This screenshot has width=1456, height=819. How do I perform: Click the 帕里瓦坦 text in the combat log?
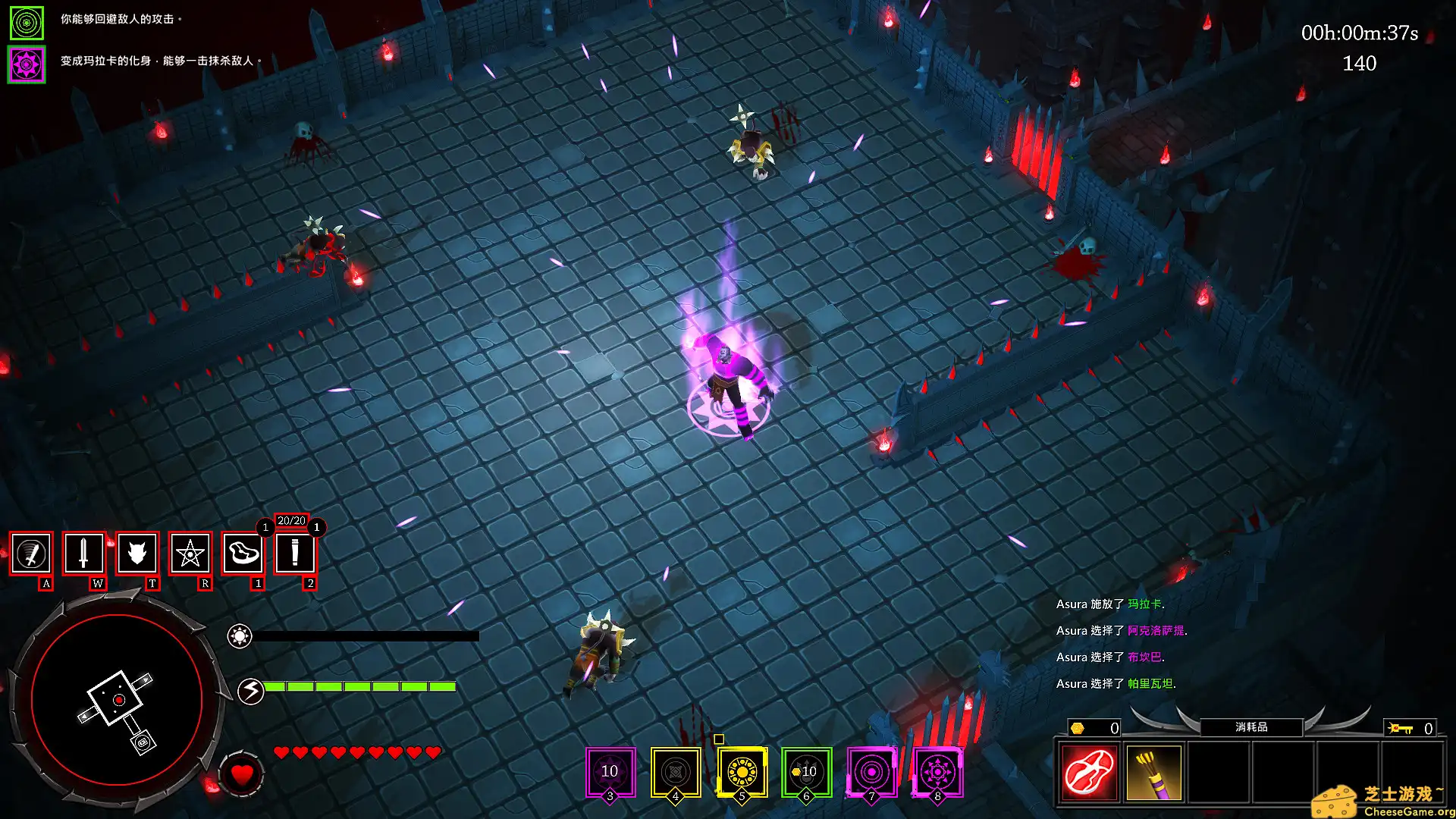point(1150,683)
